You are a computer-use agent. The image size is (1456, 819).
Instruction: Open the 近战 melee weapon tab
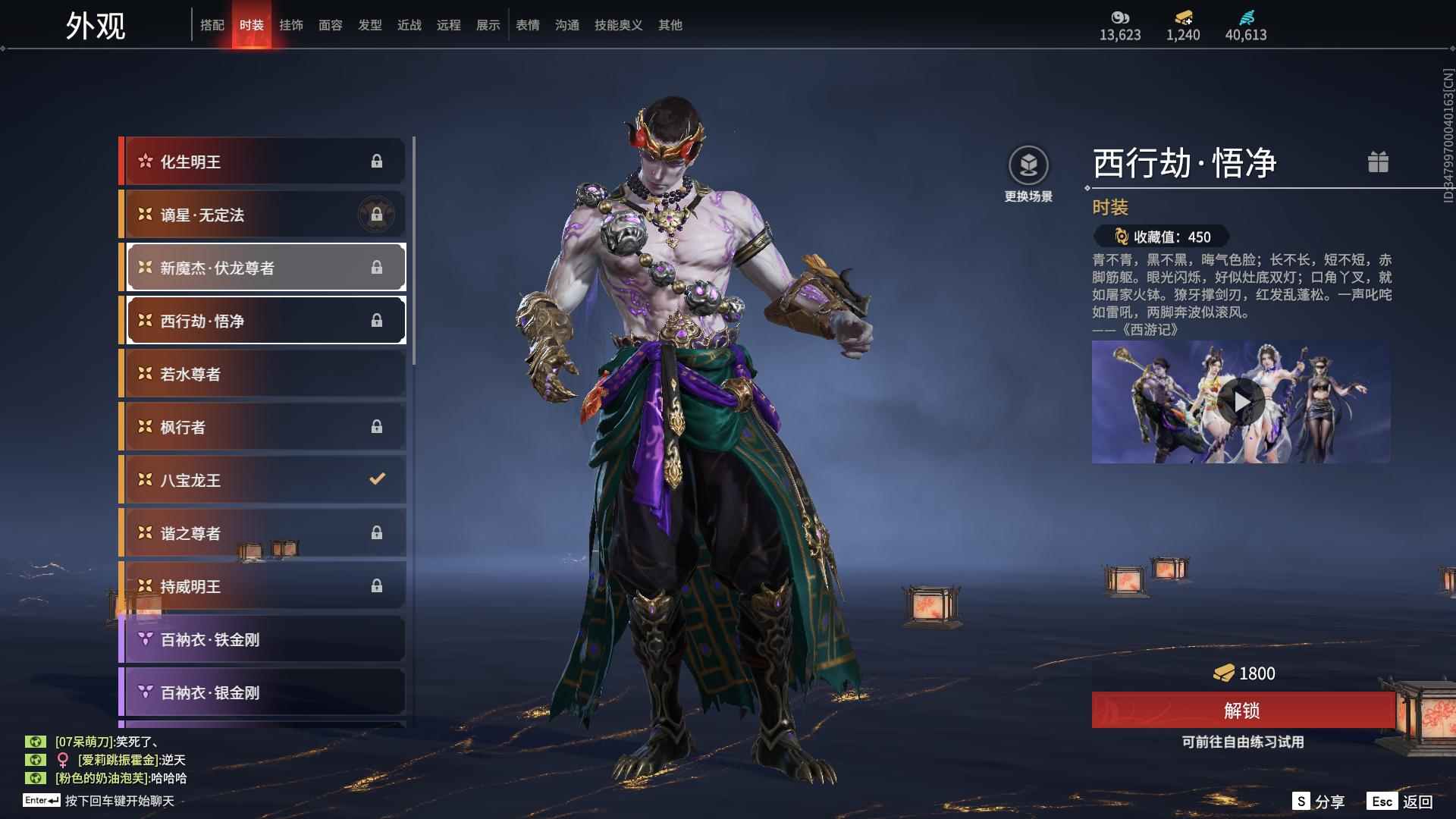(x=409, y=25)
